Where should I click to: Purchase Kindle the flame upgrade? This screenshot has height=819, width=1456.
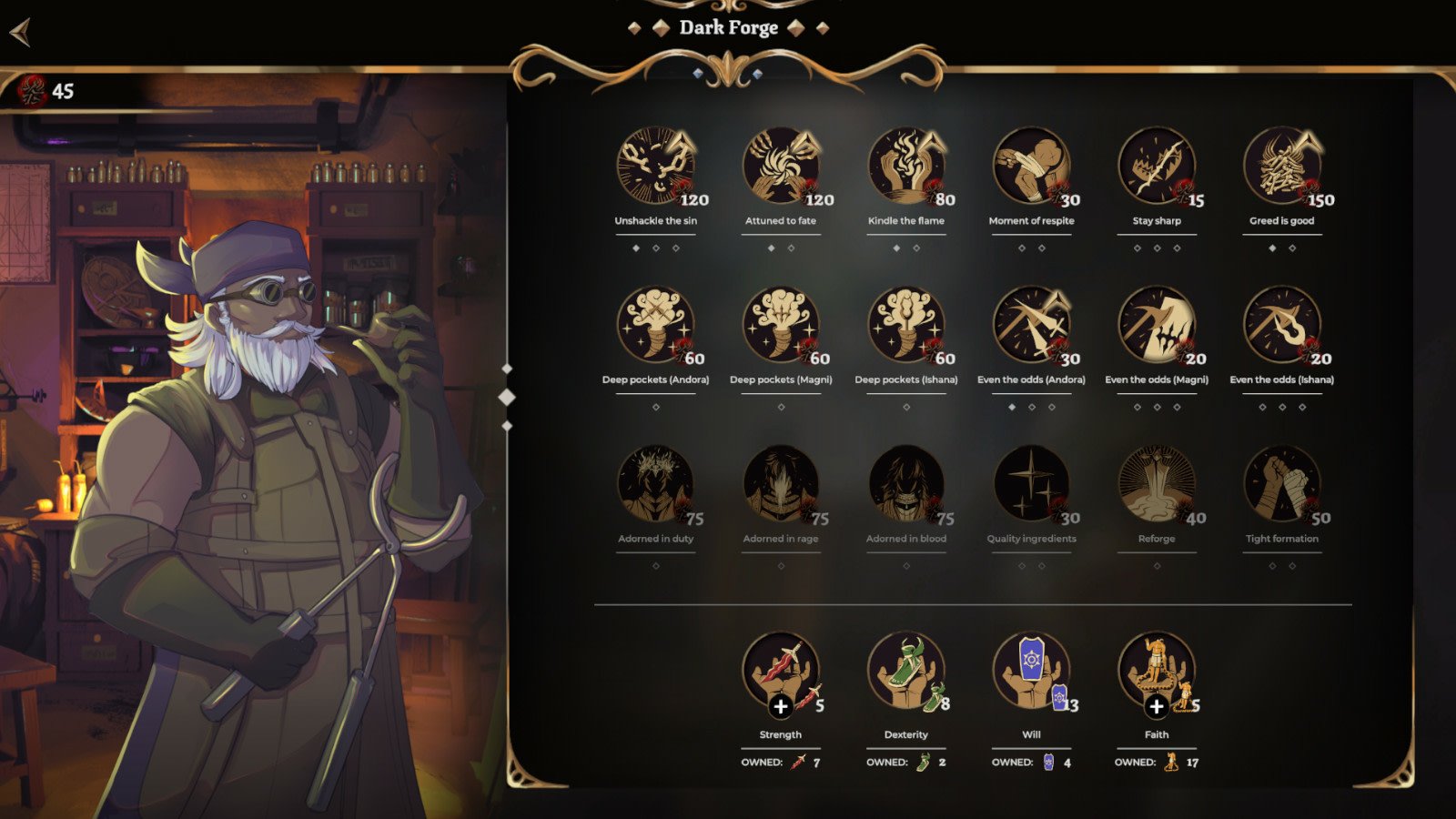(906, 167)
